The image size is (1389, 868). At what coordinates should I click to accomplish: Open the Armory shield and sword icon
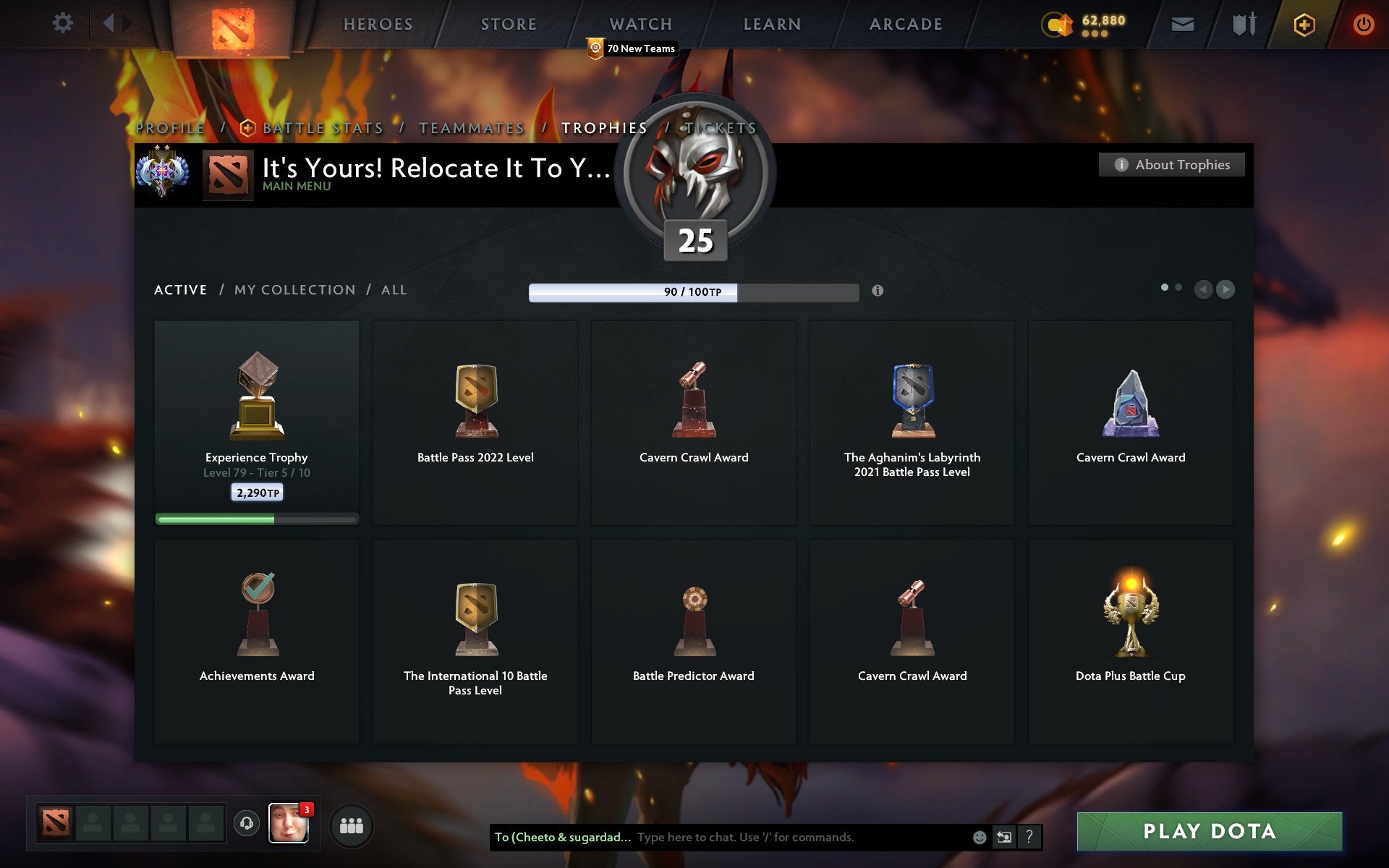click(1242, 24)
